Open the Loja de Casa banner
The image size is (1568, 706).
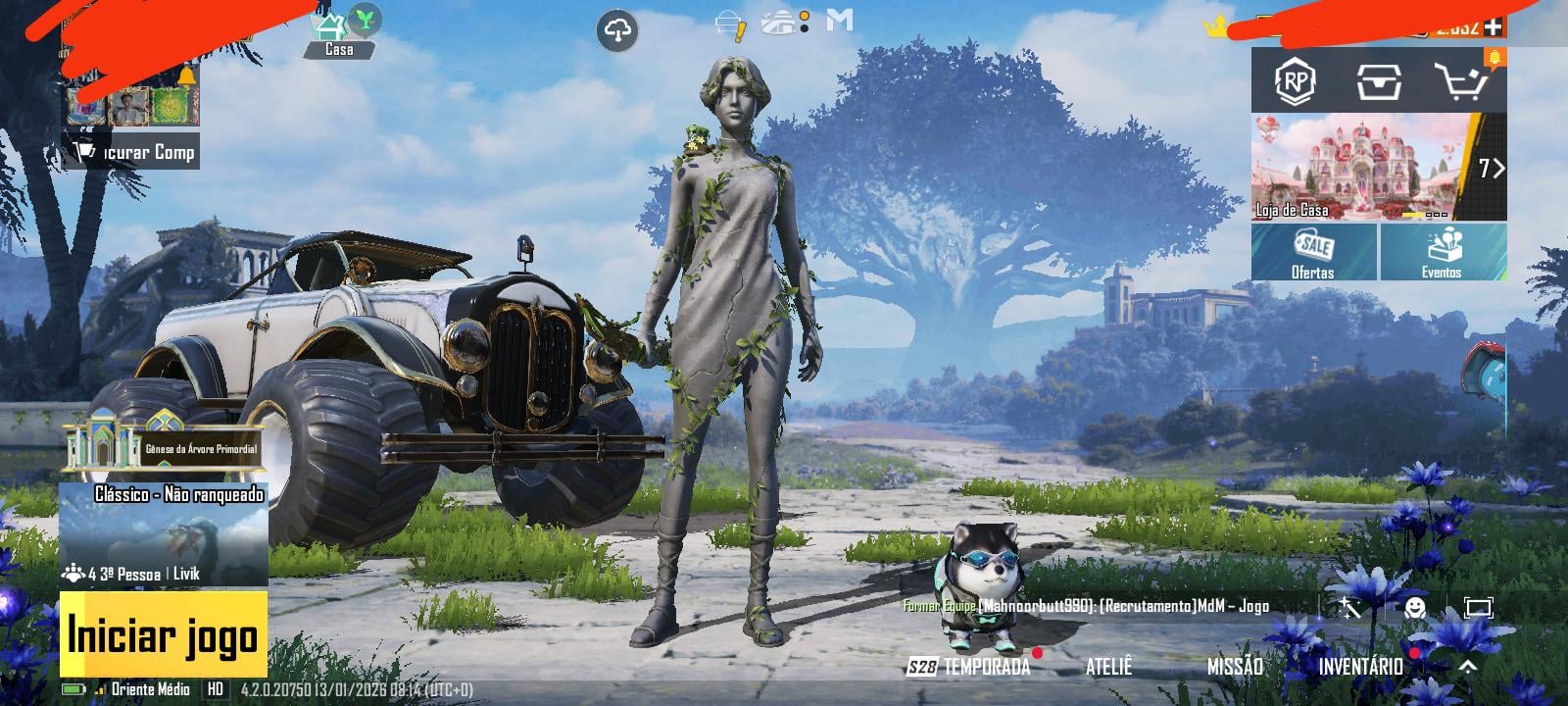[x=1365, y=167]
